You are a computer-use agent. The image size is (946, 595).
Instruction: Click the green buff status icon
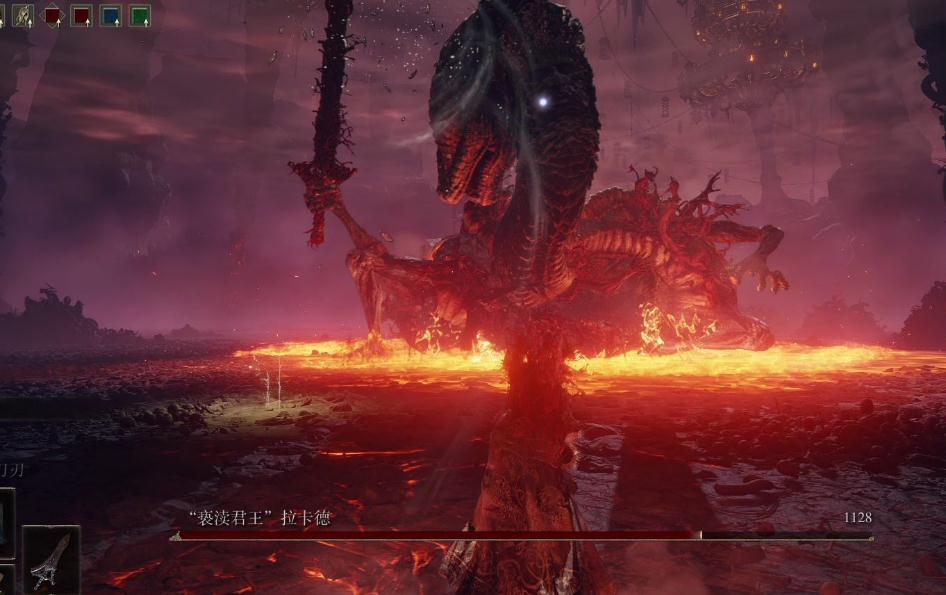140,16
